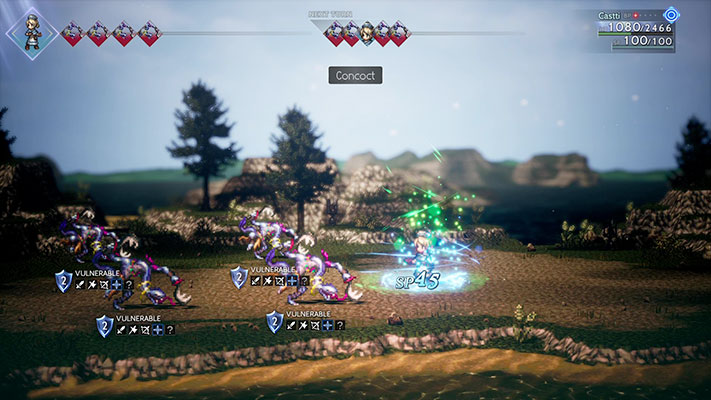
Task: Click the blue latent power icon beside Castti
Action: [672, 15]
